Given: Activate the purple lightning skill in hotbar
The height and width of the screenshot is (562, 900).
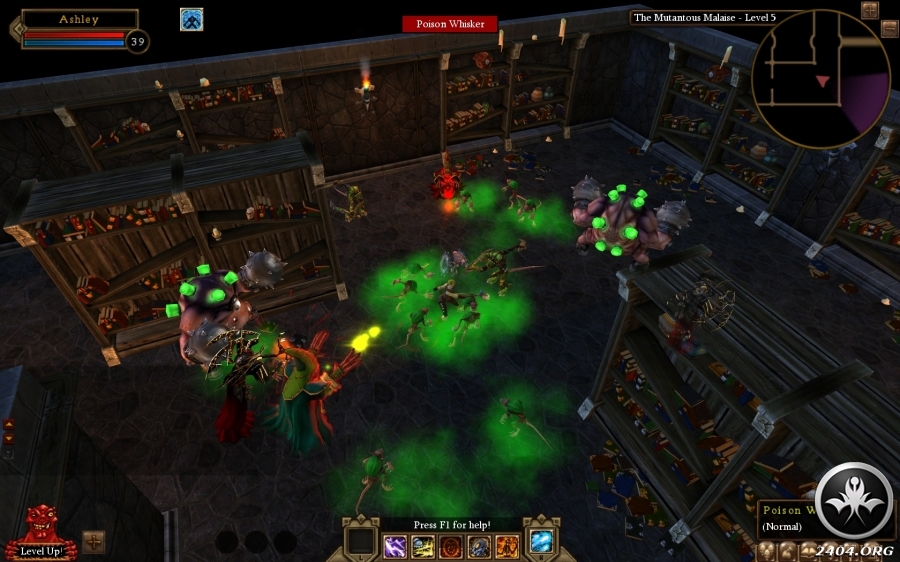Looking at the screenshot, I should [395, 546].
